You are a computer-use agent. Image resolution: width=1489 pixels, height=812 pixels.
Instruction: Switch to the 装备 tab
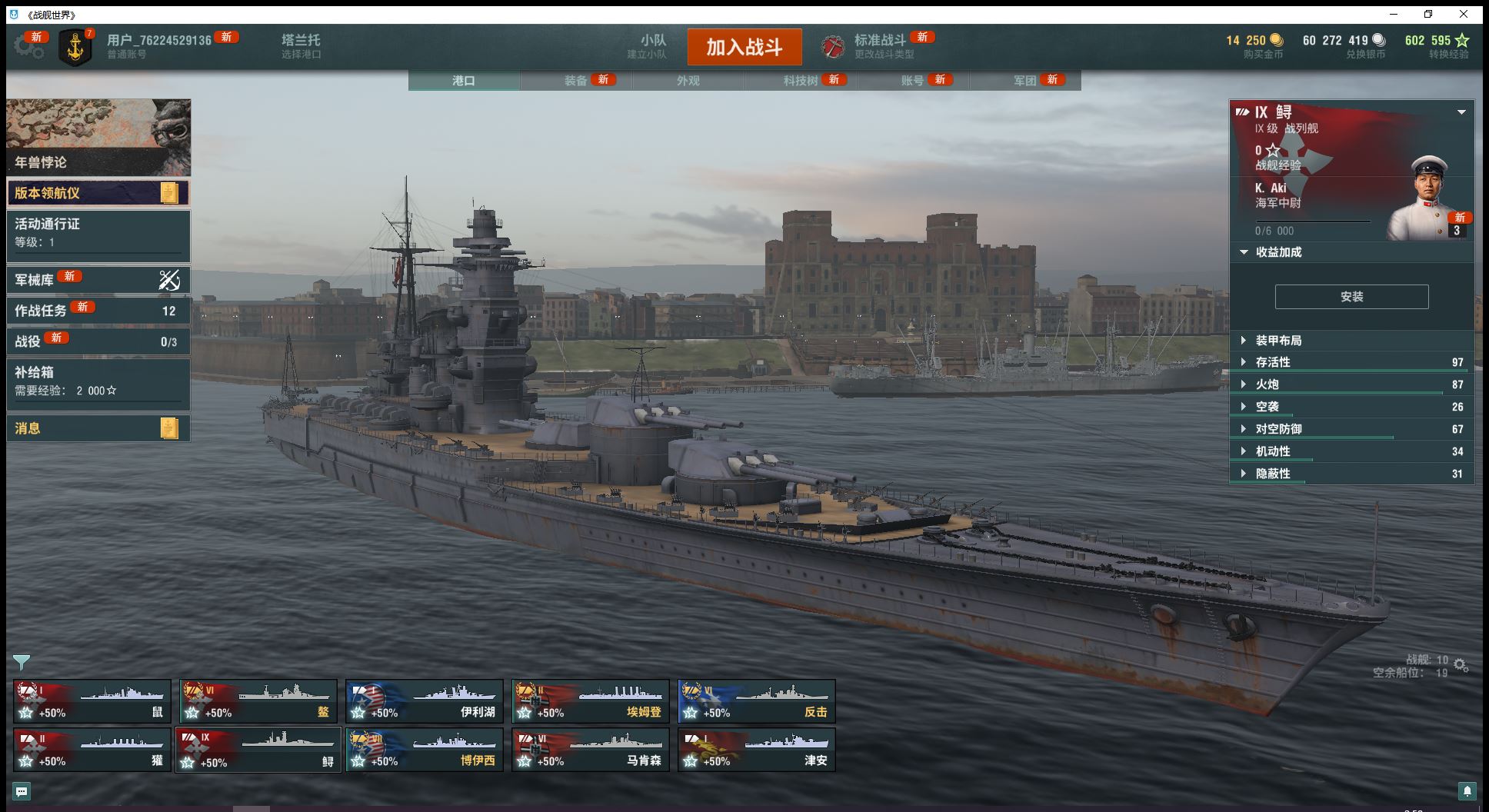576,81
